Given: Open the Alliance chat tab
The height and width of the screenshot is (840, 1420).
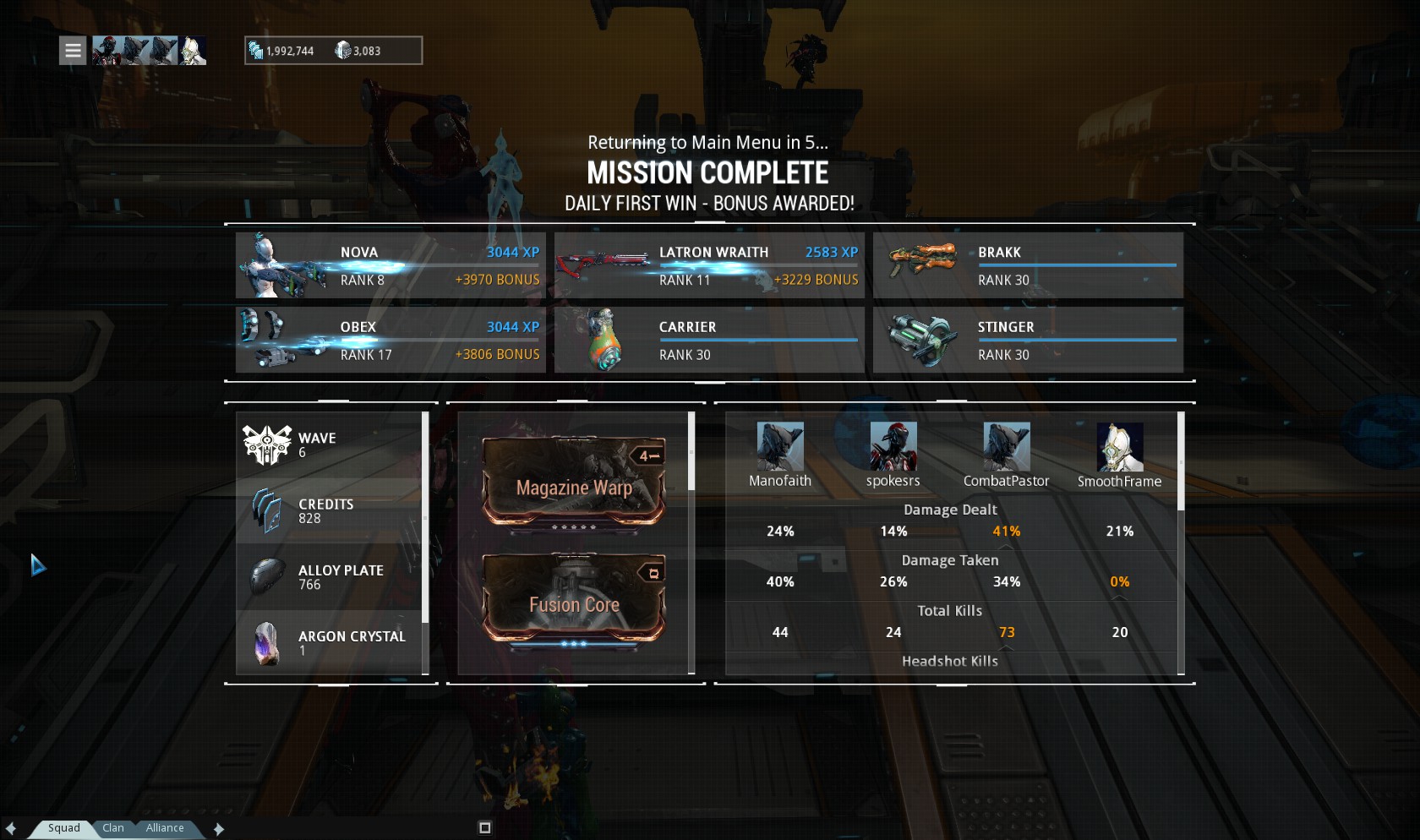Looking at the screenshot, I should click(x=164, y=828).
